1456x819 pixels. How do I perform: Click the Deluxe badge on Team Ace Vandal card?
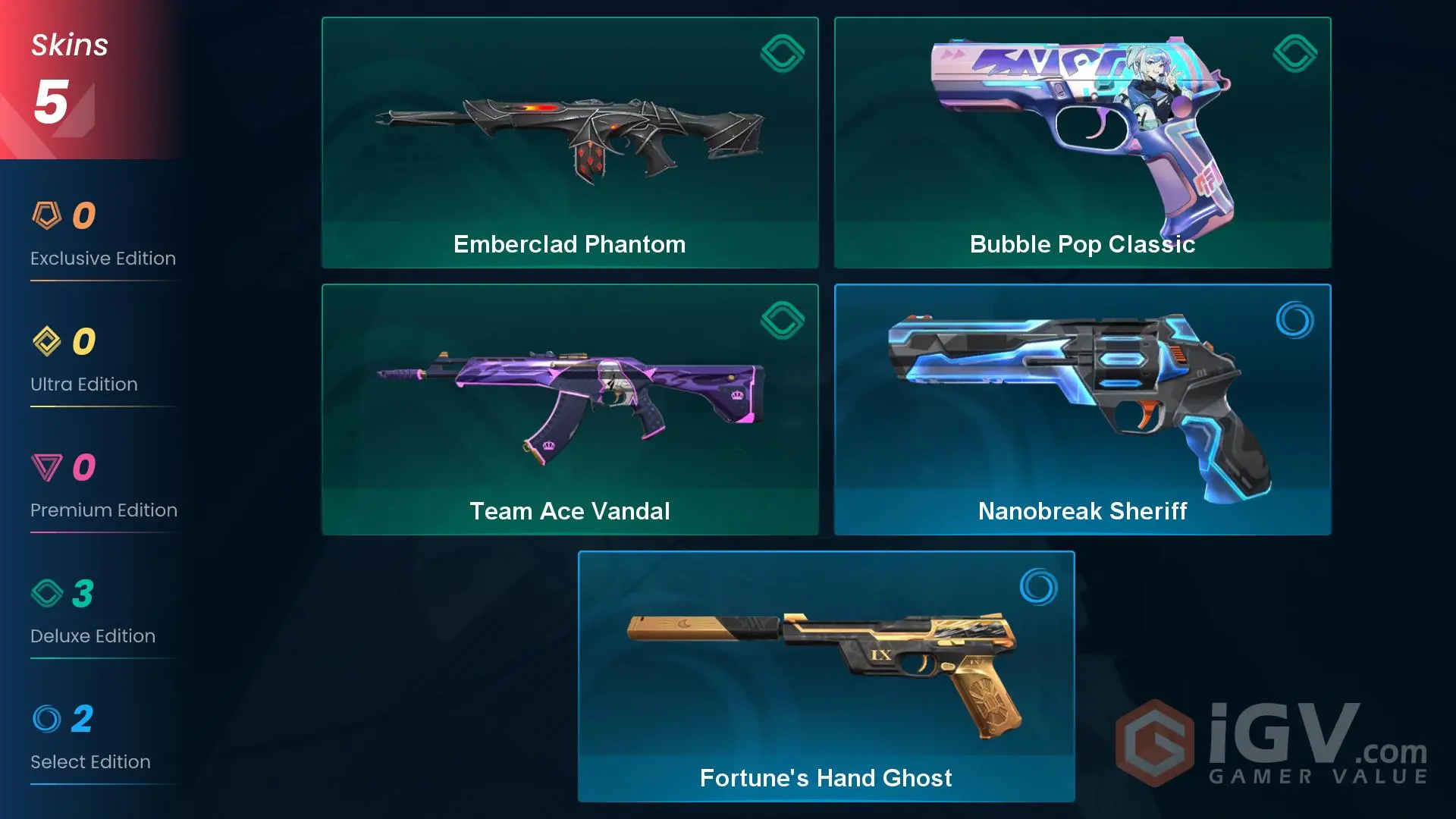tap(782, 320)
